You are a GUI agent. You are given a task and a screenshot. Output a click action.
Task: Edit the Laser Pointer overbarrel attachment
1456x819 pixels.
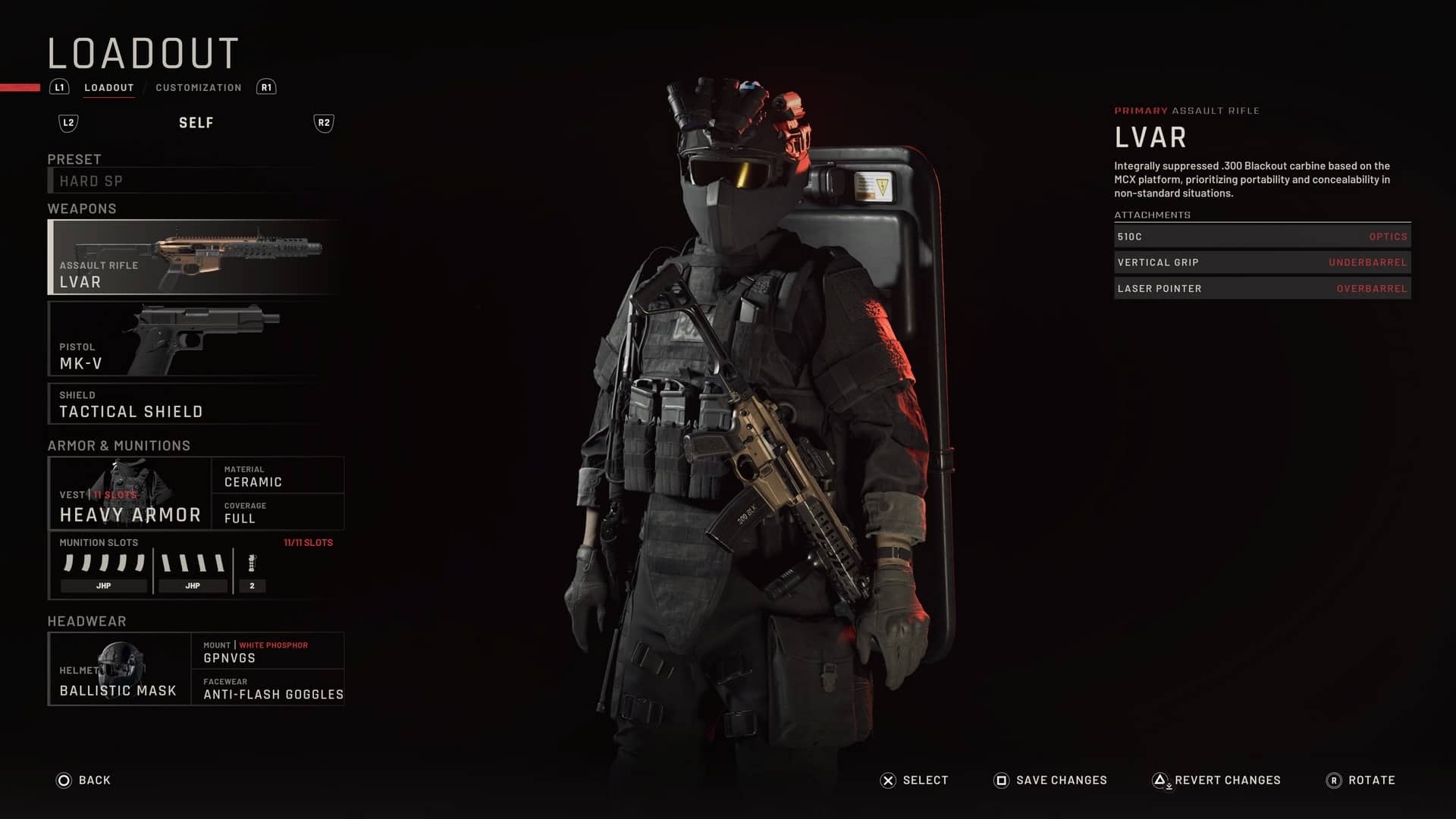(1262, 289)
